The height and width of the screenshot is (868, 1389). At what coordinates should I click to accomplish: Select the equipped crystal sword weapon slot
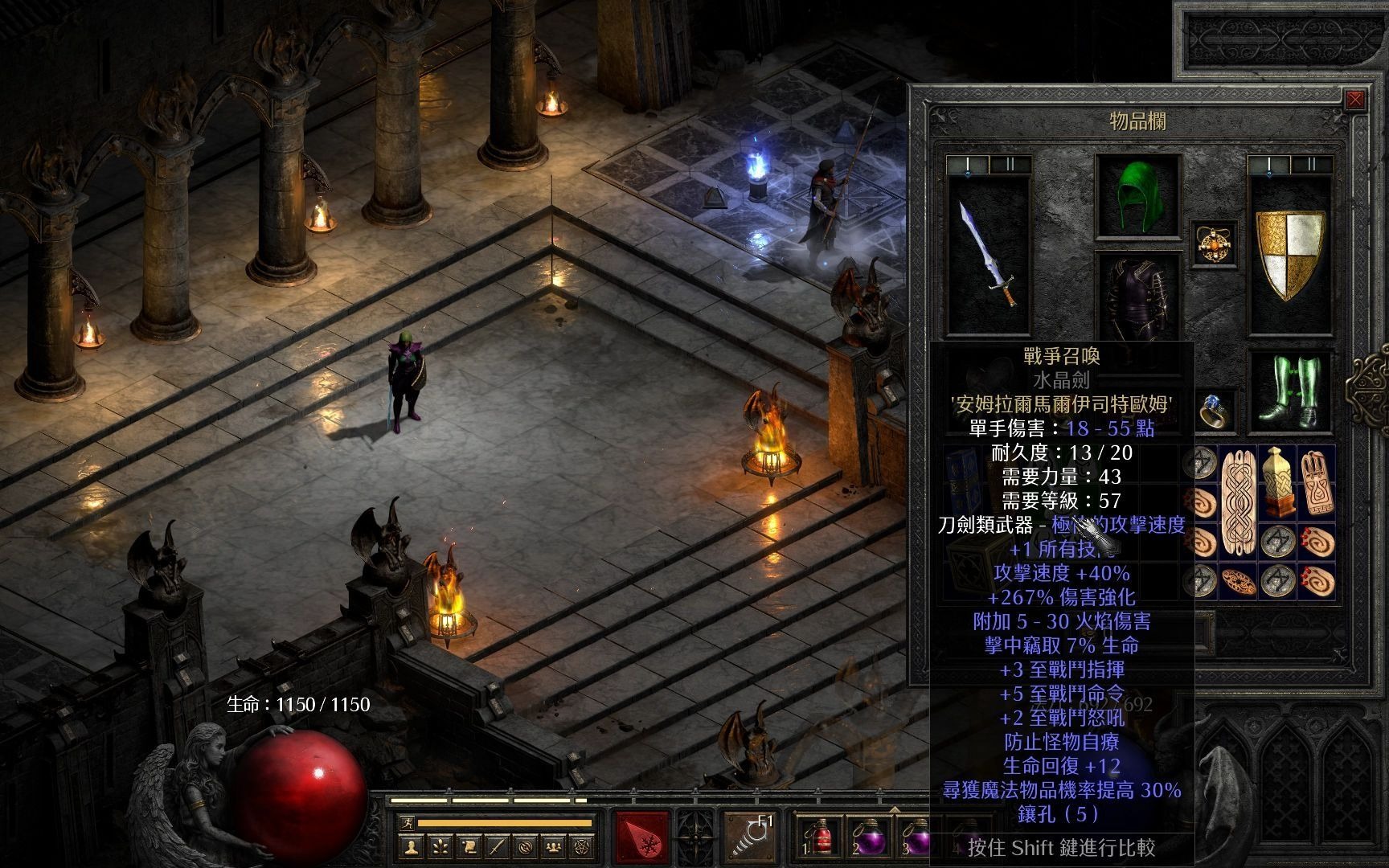coord(989,254)
